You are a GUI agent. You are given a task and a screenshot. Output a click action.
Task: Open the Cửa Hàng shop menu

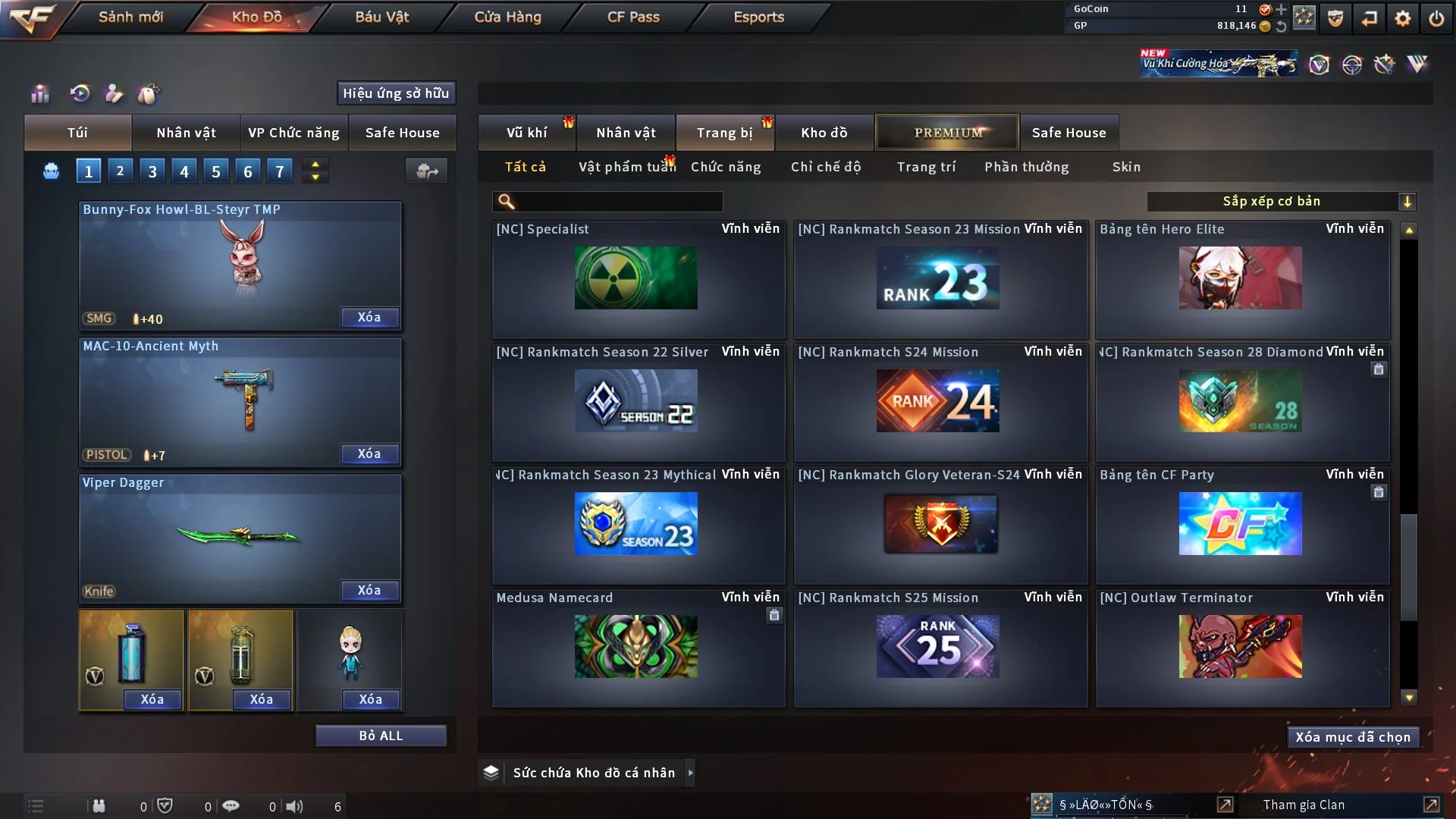pyautogui.click(x=507, y=17)
